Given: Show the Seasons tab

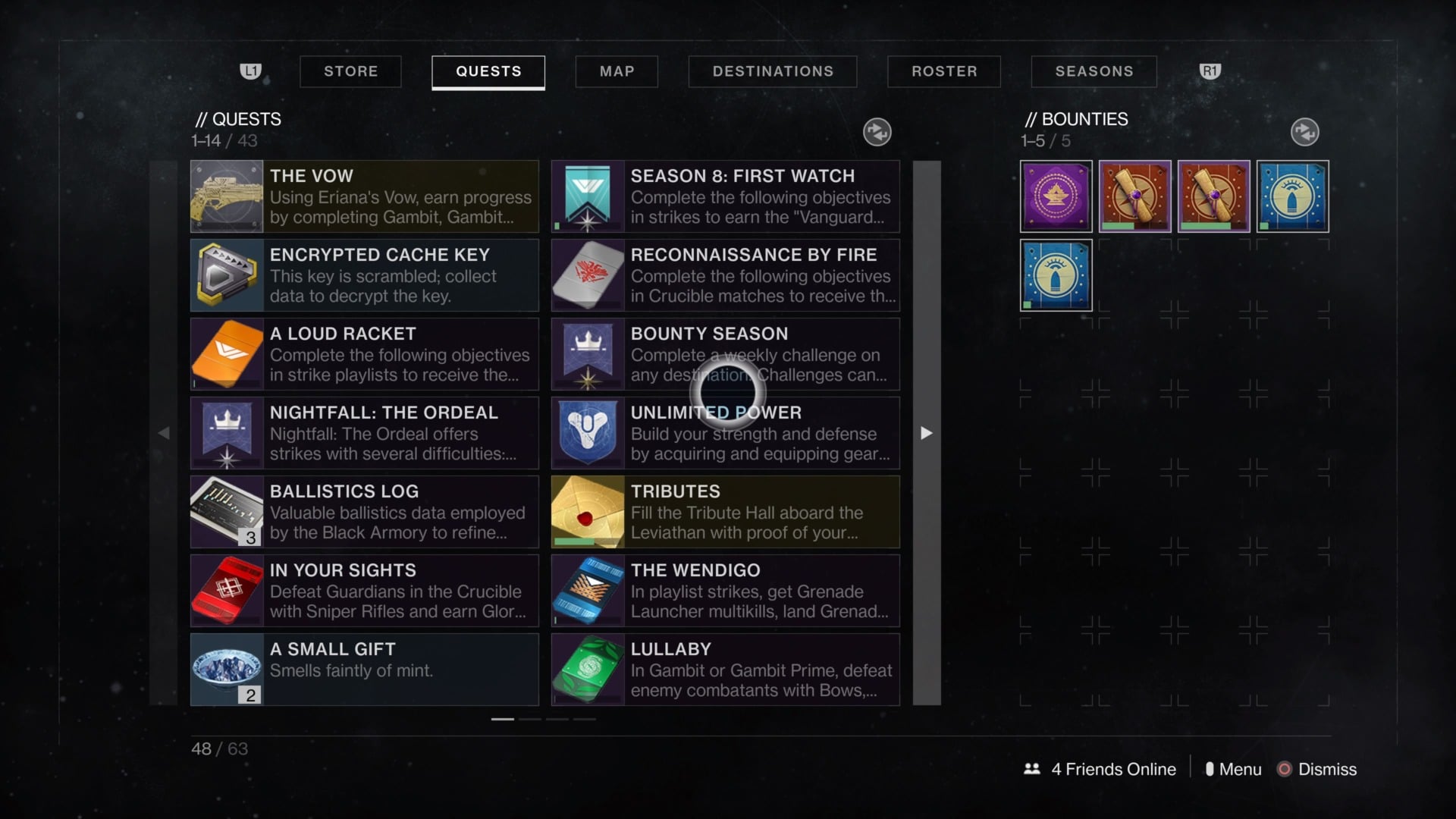Looking at the screenshot, I should tap(1094, 71).
